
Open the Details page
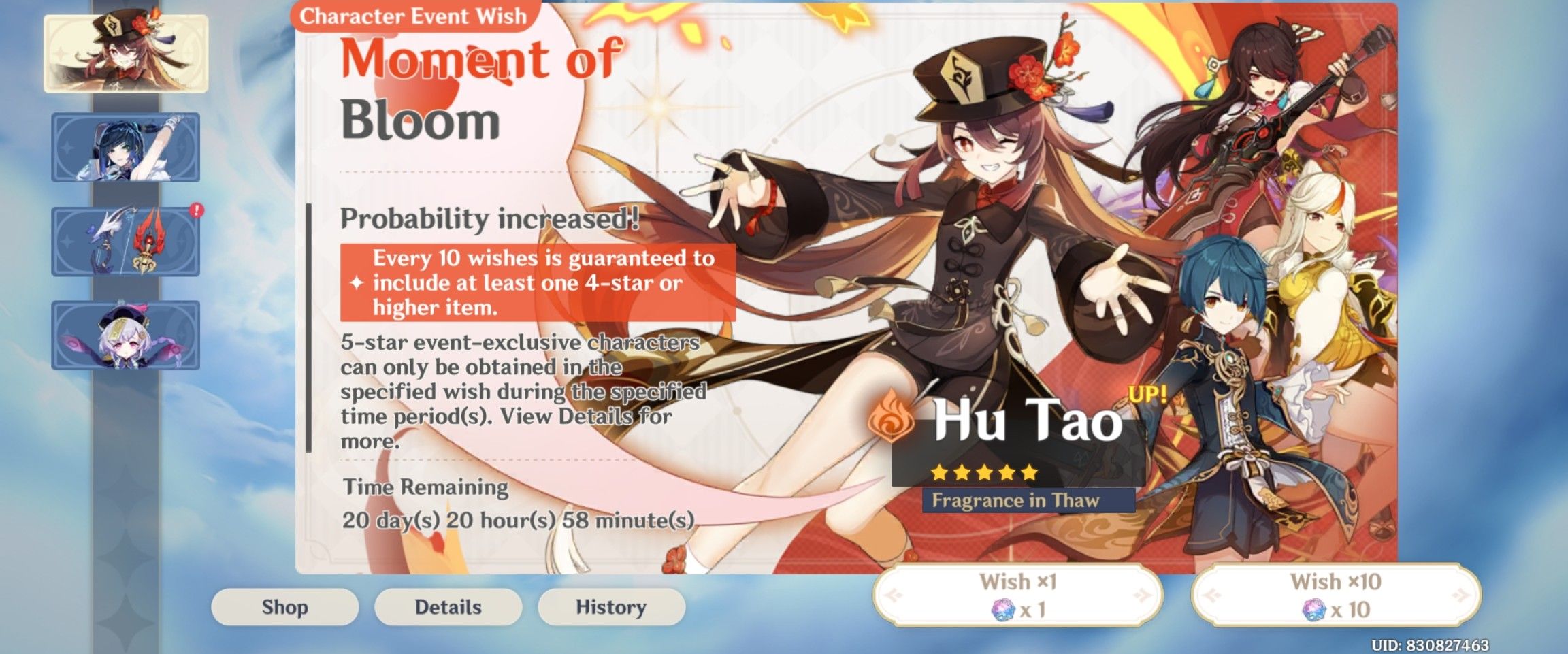pyautogui.click(x=449, y=605)
